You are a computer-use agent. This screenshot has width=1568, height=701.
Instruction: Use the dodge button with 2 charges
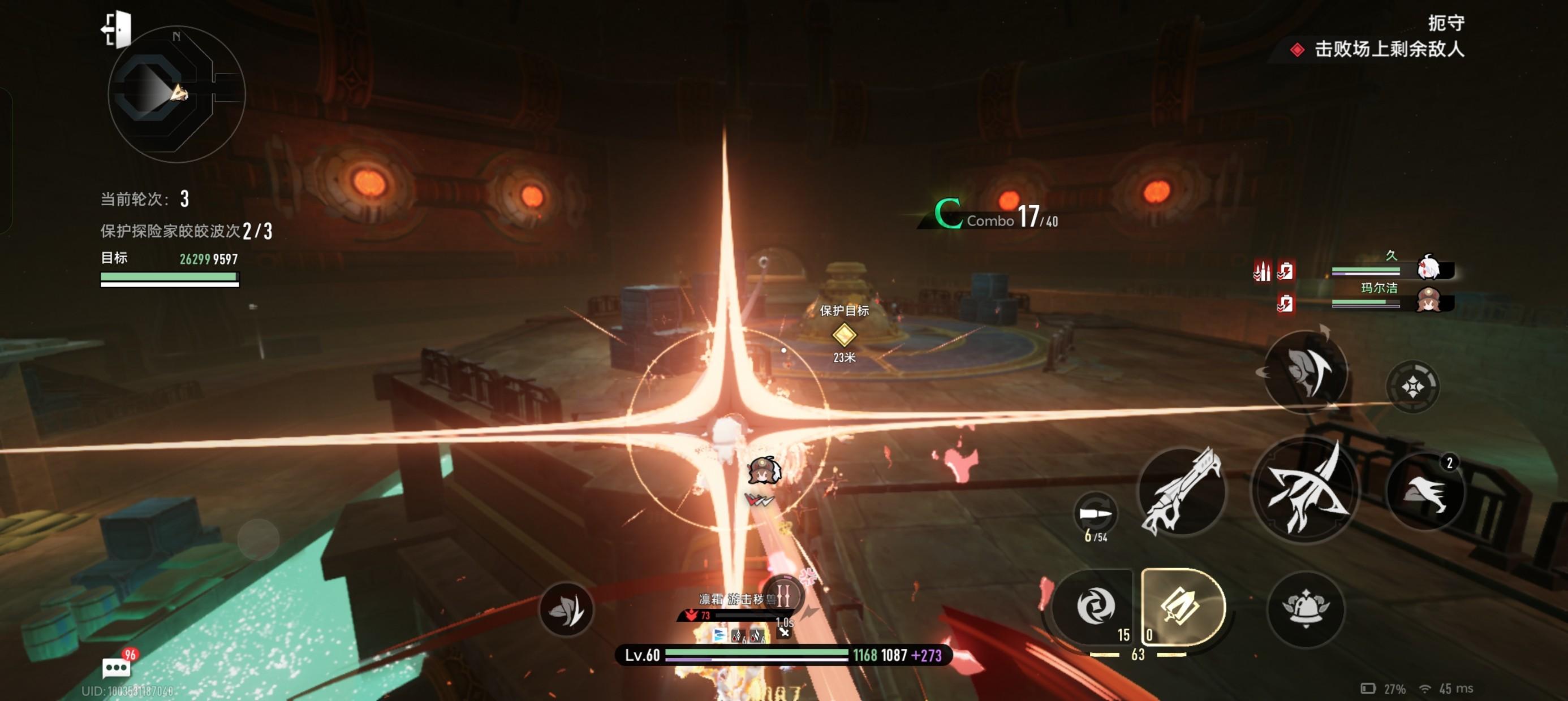coord(1424,492)
